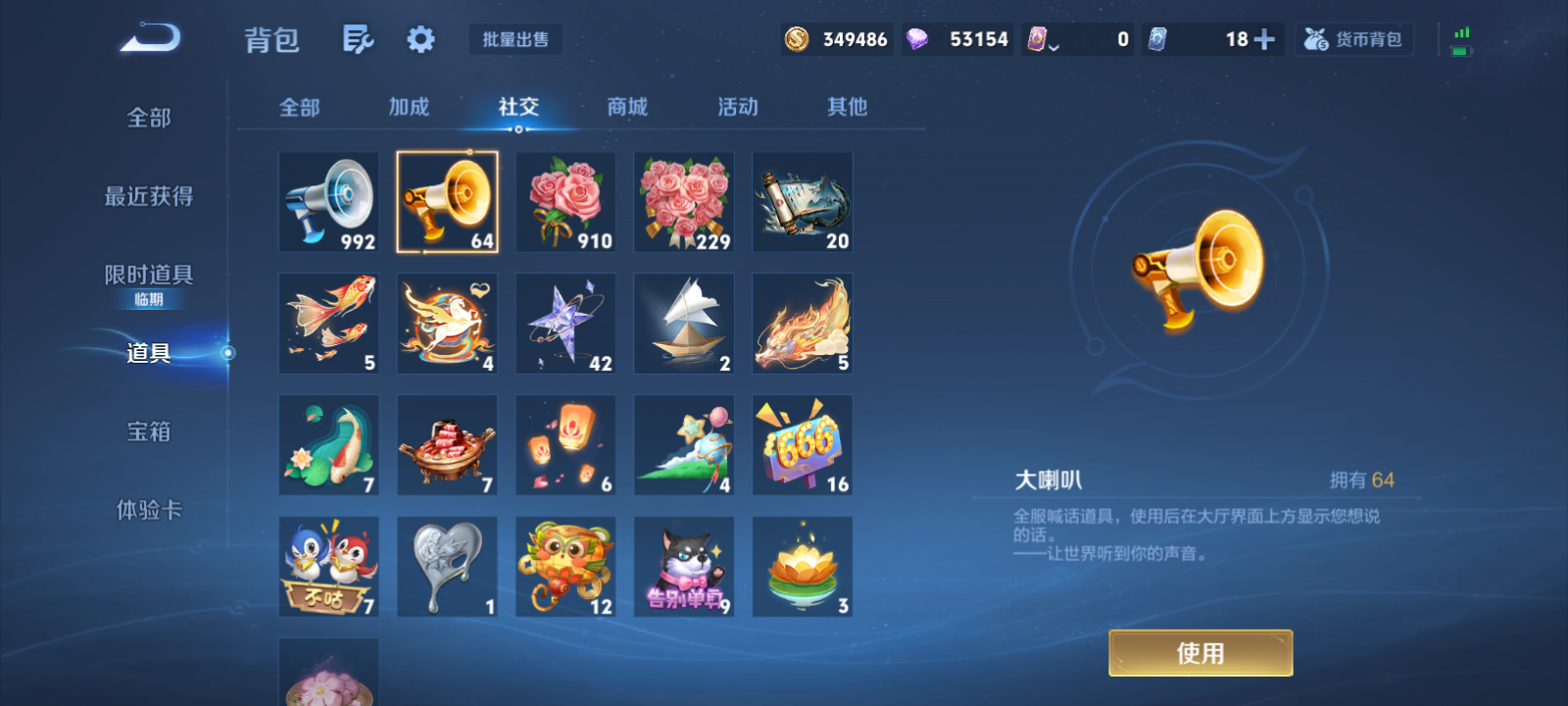Tap the gold coin currency icon
The height and width of the screenshot is (706, 1568).
point(796,38)
